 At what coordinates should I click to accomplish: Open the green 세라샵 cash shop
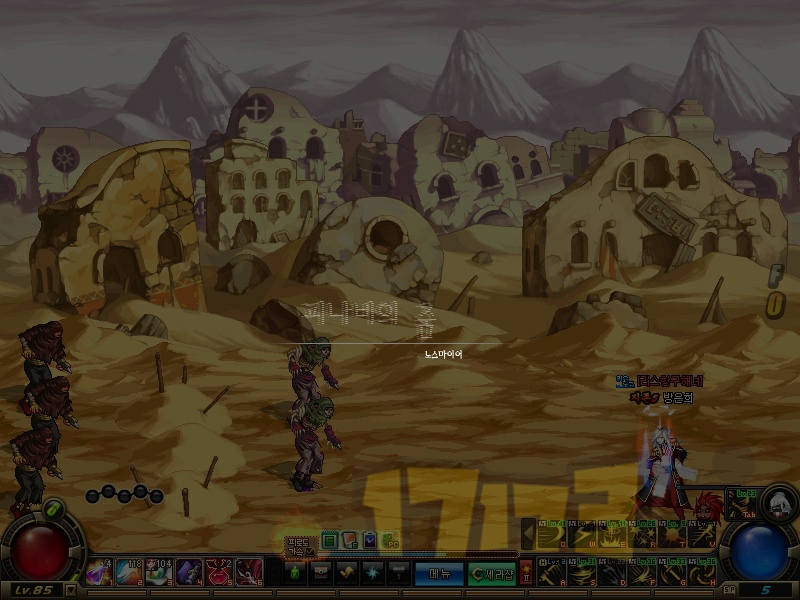491,574
